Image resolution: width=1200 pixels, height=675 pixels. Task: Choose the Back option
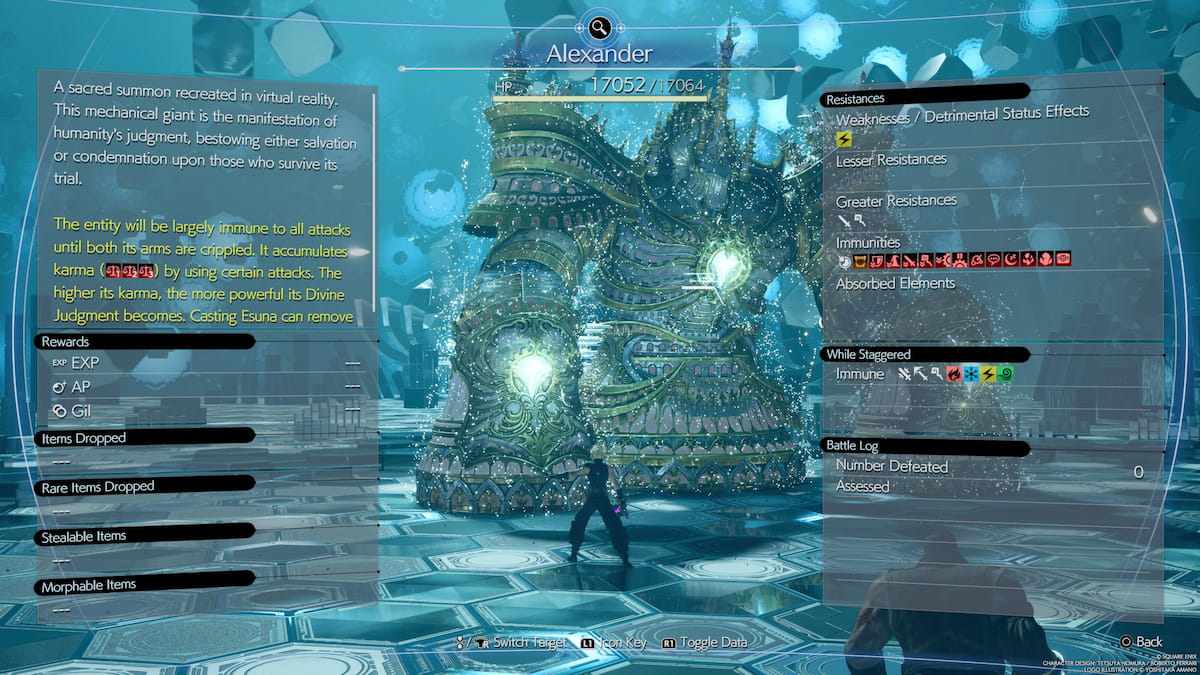point(1142,641)
